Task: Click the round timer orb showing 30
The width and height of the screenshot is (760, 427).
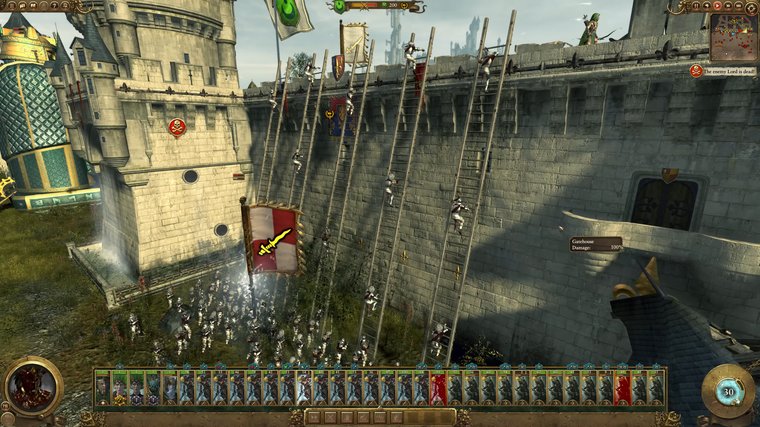Action: (x=727, y=391)
